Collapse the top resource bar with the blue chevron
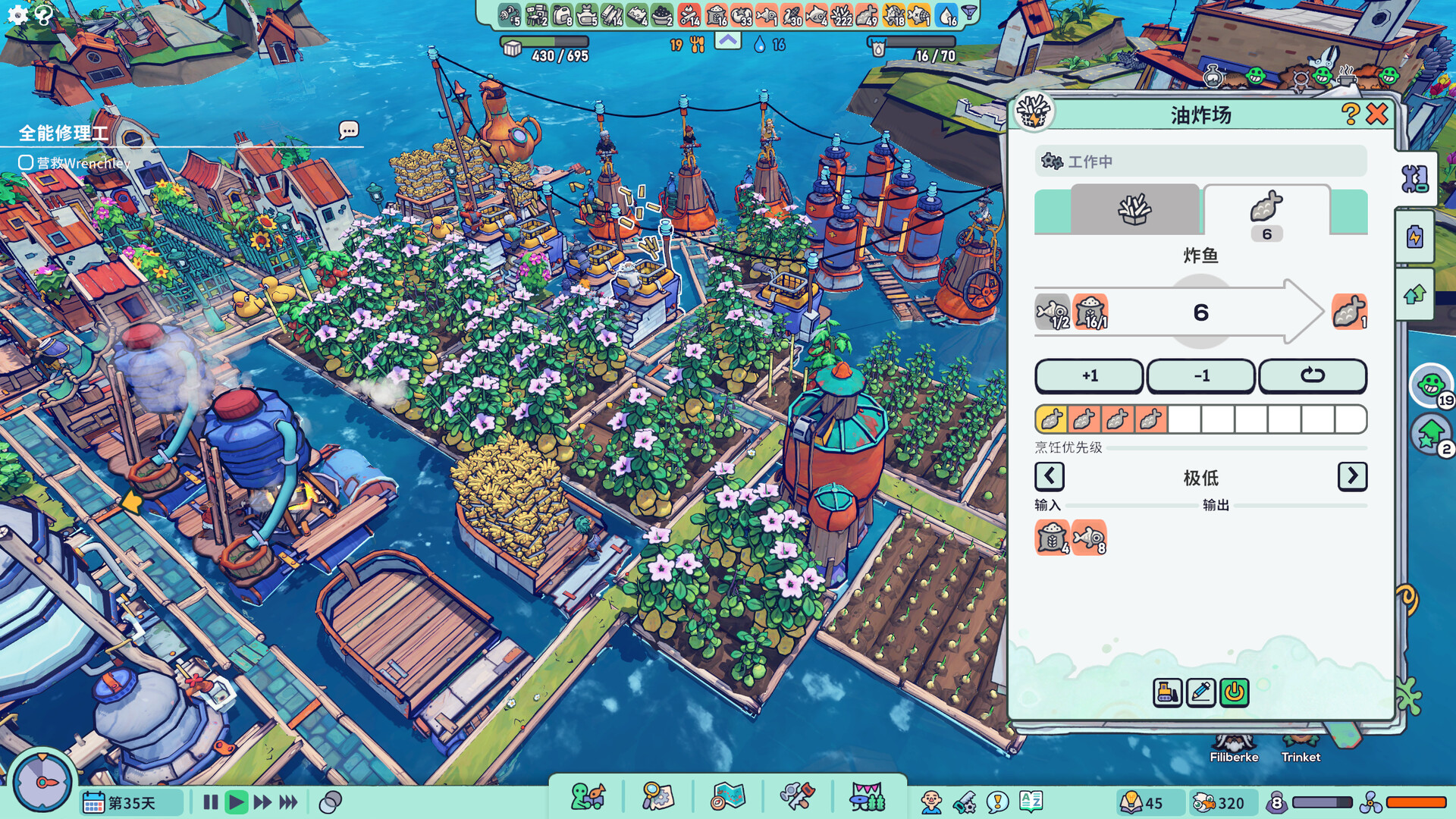Viewport: 1456px width, 819px height. 726,41
